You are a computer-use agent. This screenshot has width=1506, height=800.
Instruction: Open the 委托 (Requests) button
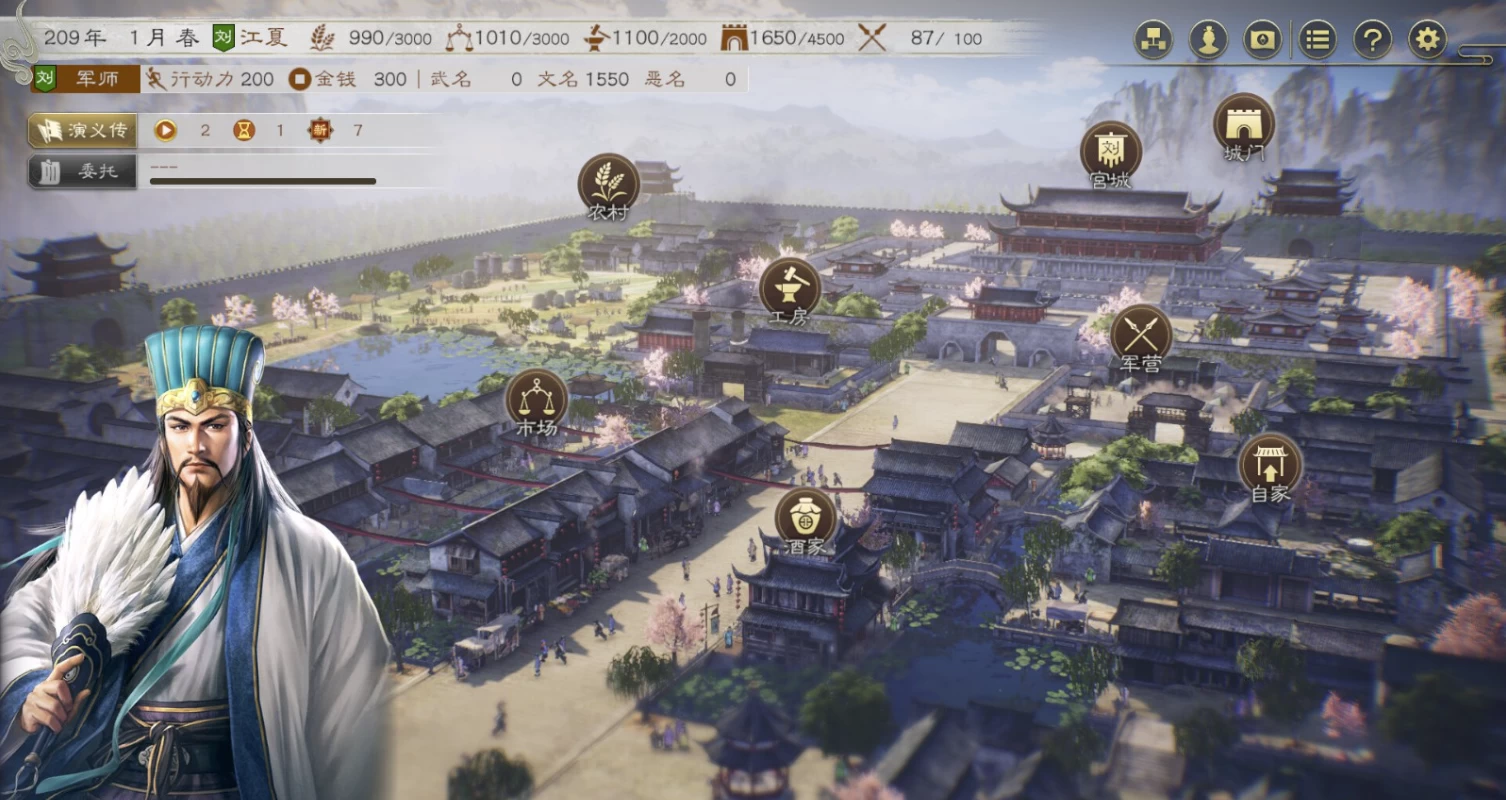(84, 171)
